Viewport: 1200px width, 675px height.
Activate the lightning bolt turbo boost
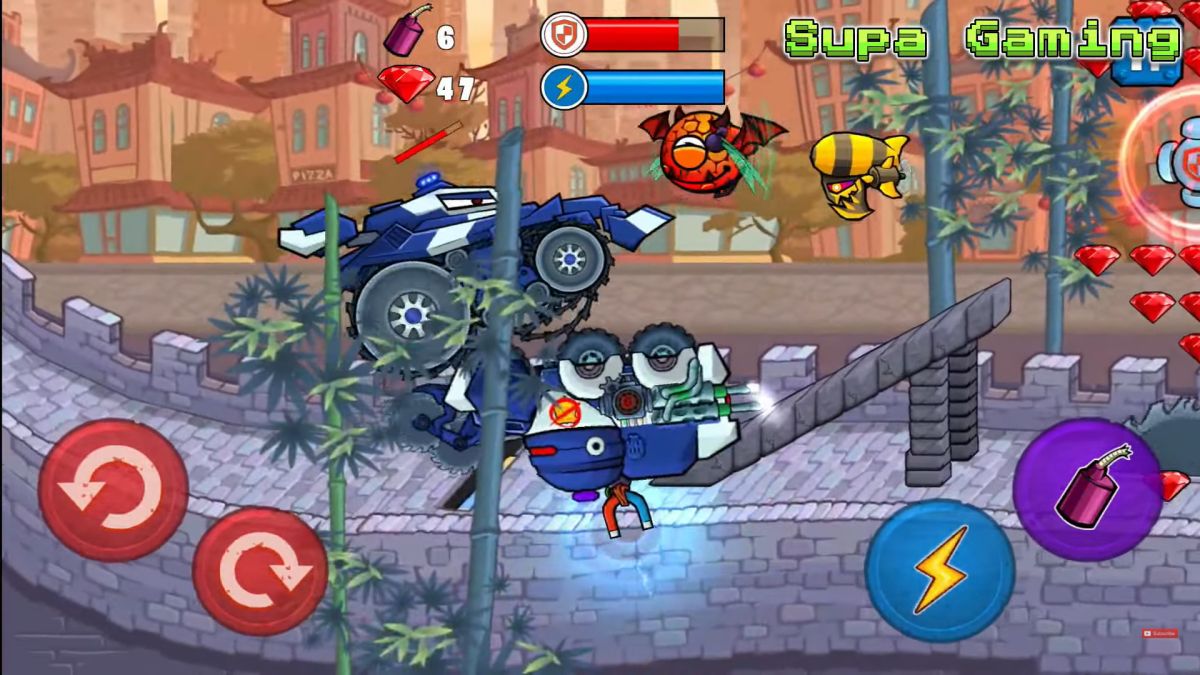pos(939,570)
